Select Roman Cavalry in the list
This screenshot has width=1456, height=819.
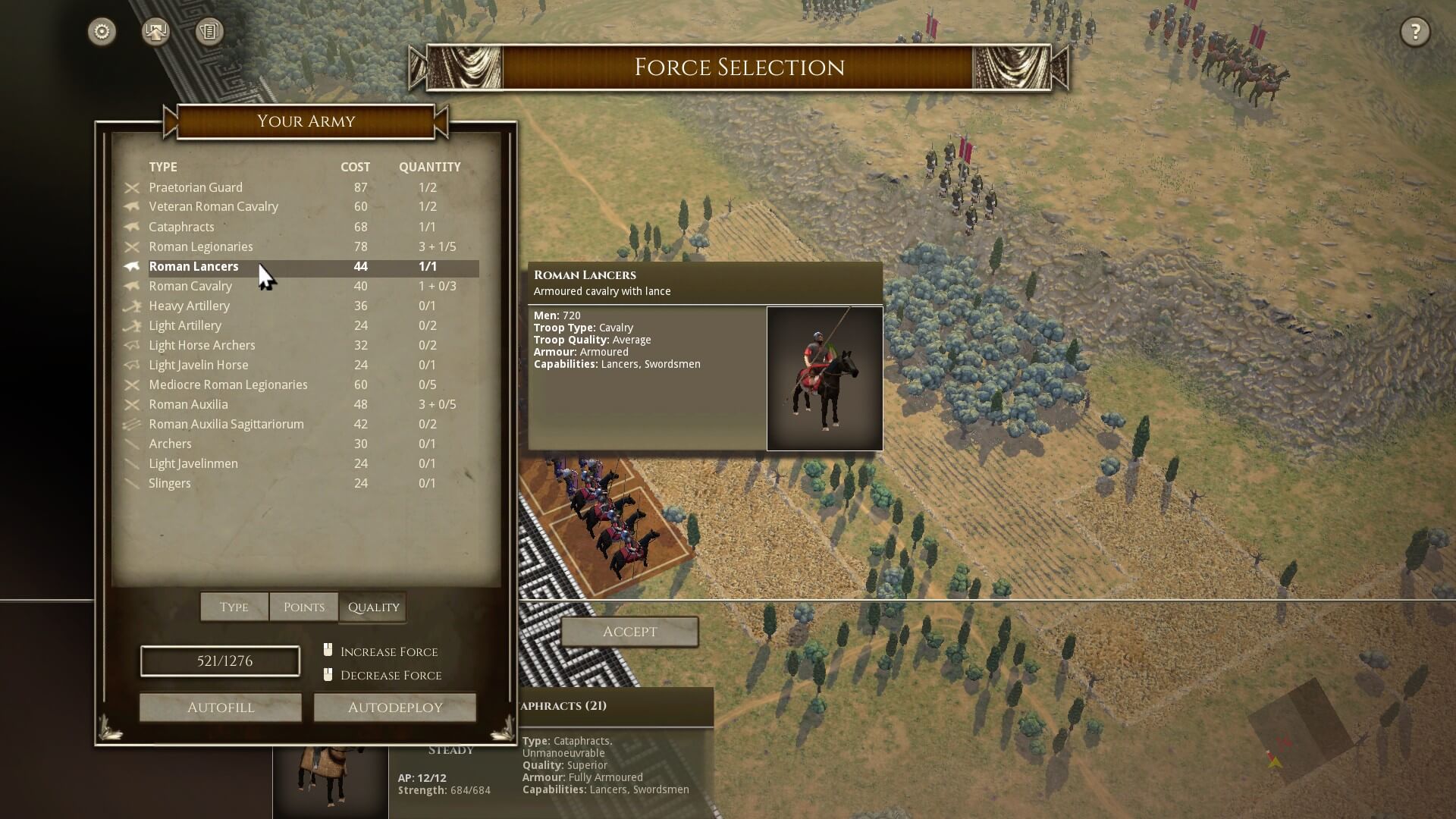190,286
